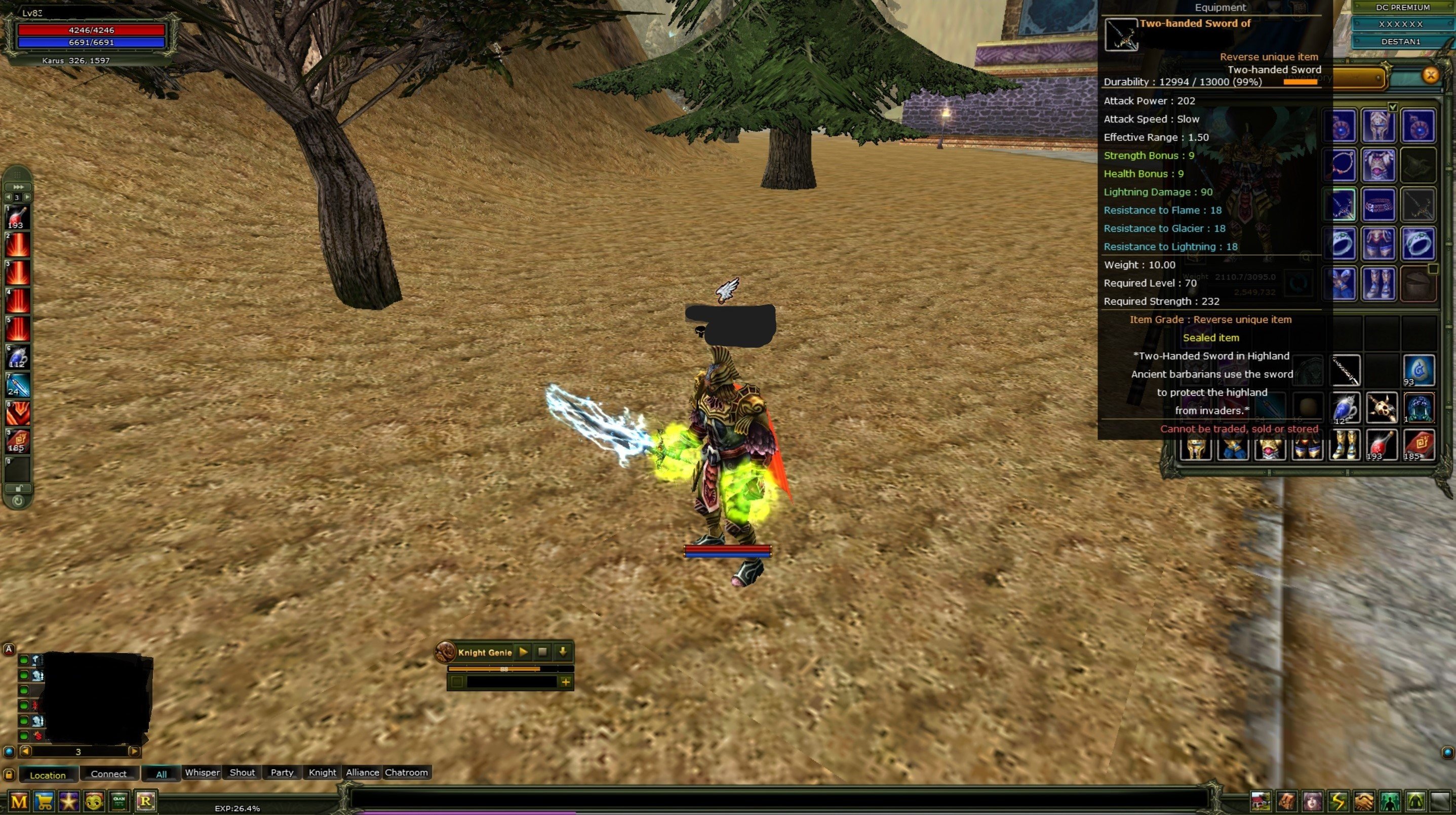Viewport: 1456px width, 815px height.
Task: Open the Chatroom tab
Action: coord(407,772)
